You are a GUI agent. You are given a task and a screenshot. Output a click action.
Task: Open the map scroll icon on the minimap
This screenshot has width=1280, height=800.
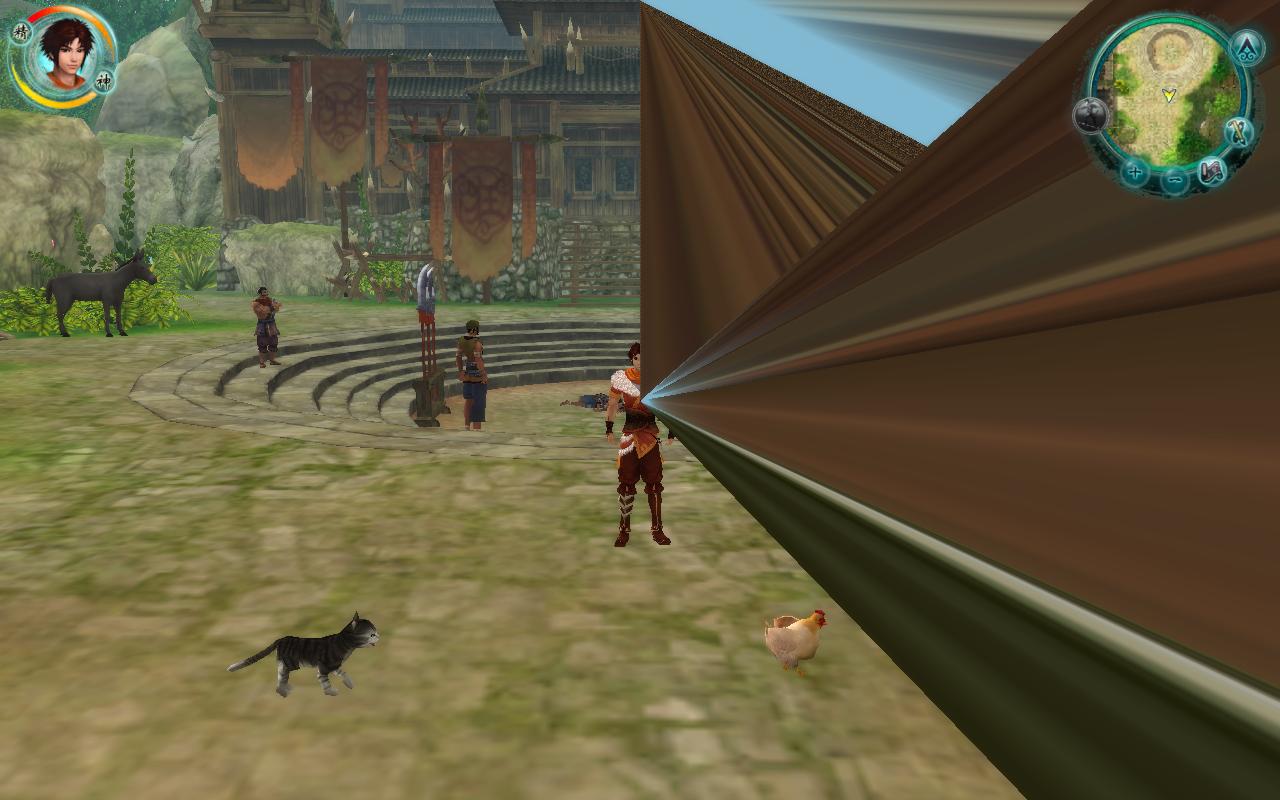pos(1213,172)
